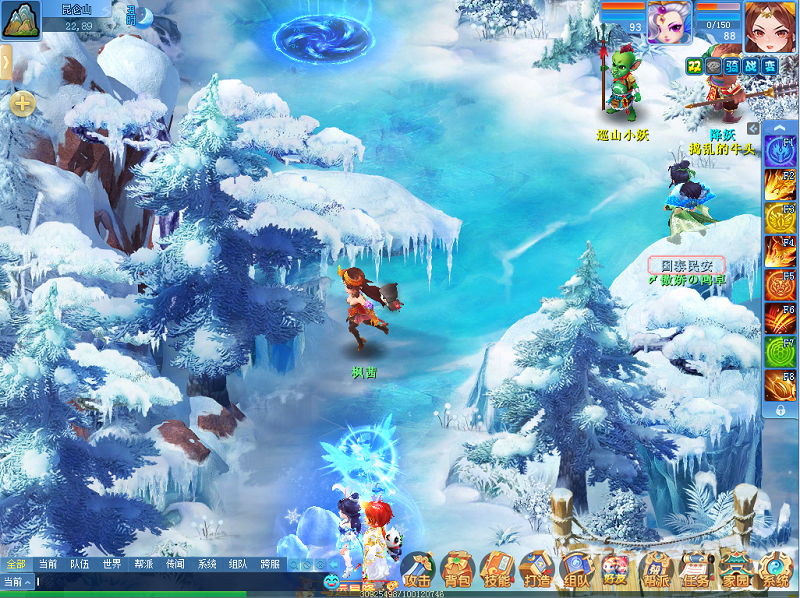Switch chat to the 队伍 (Team) tab
Viewport: 800px width, 598px height.
click(80, 564)
